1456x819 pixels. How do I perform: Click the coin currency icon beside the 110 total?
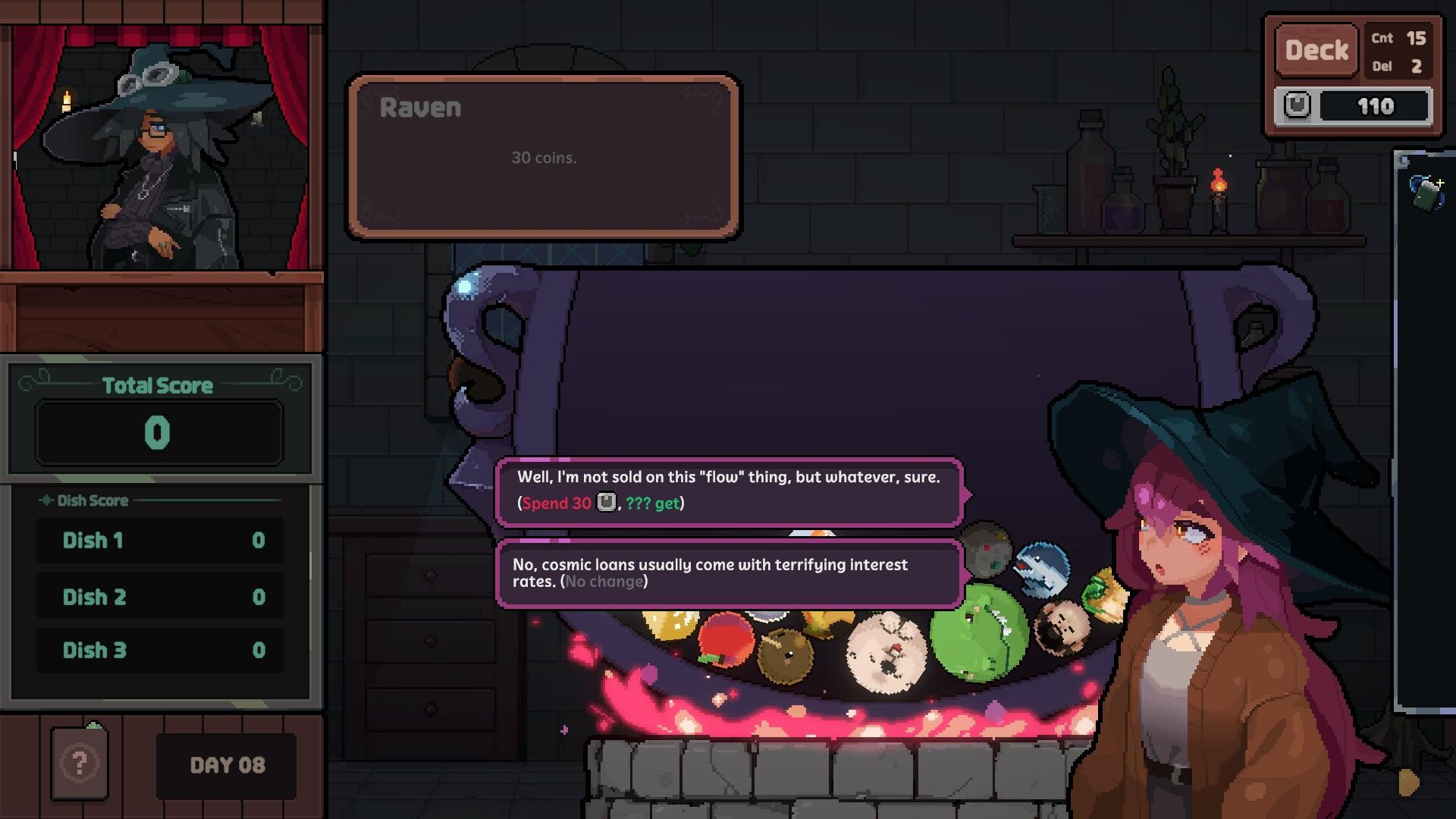point(1298,105)
